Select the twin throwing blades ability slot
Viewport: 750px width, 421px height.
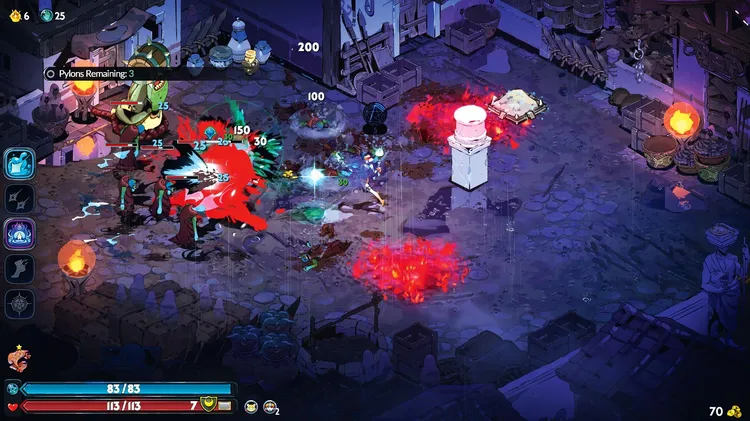click(20, 198)
